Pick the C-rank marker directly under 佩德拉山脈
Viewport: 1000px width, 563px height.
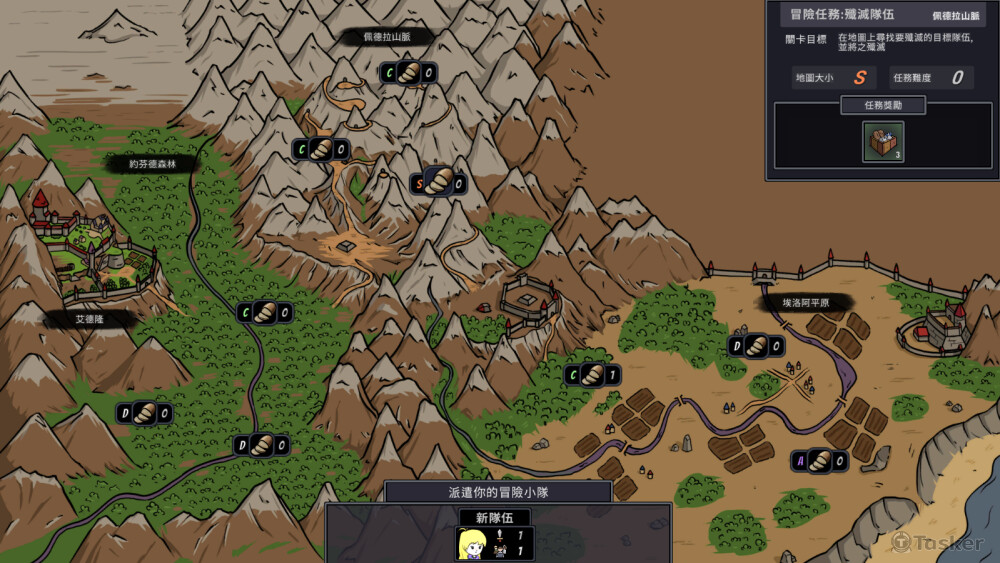coord(409,72)
